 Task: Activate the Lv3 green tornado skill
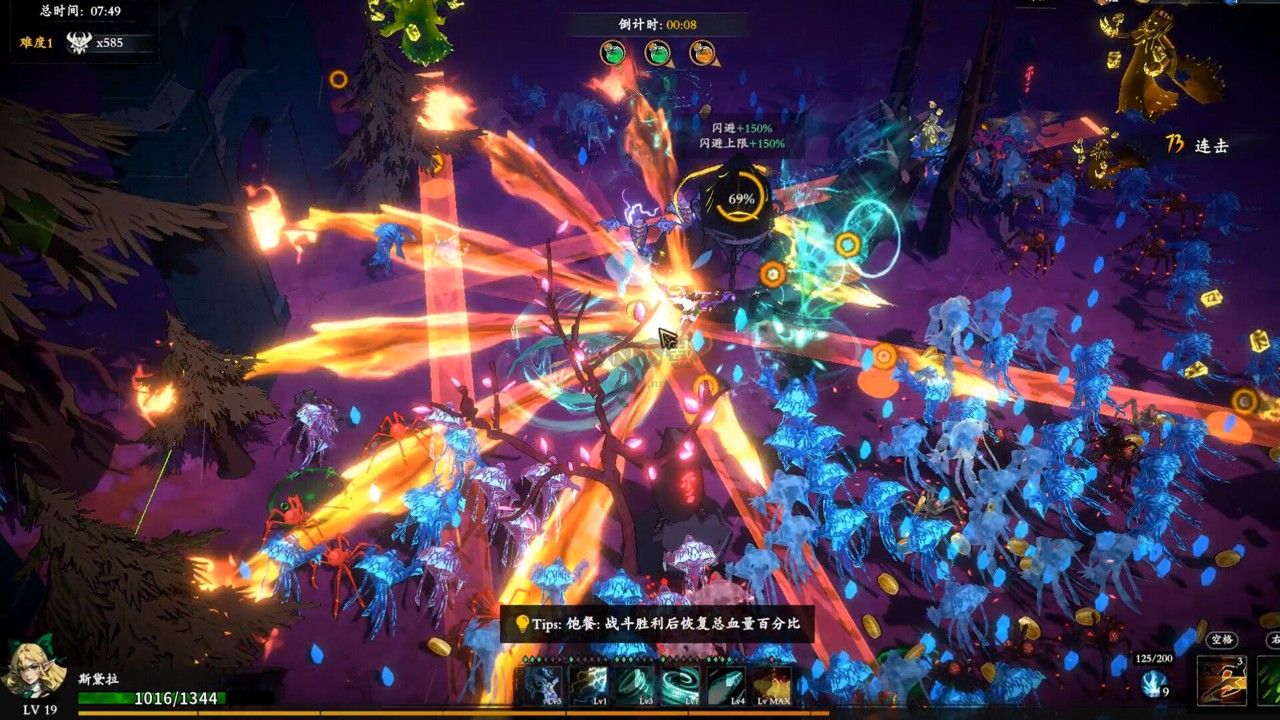pyautogui.click(x=634, y=686)
